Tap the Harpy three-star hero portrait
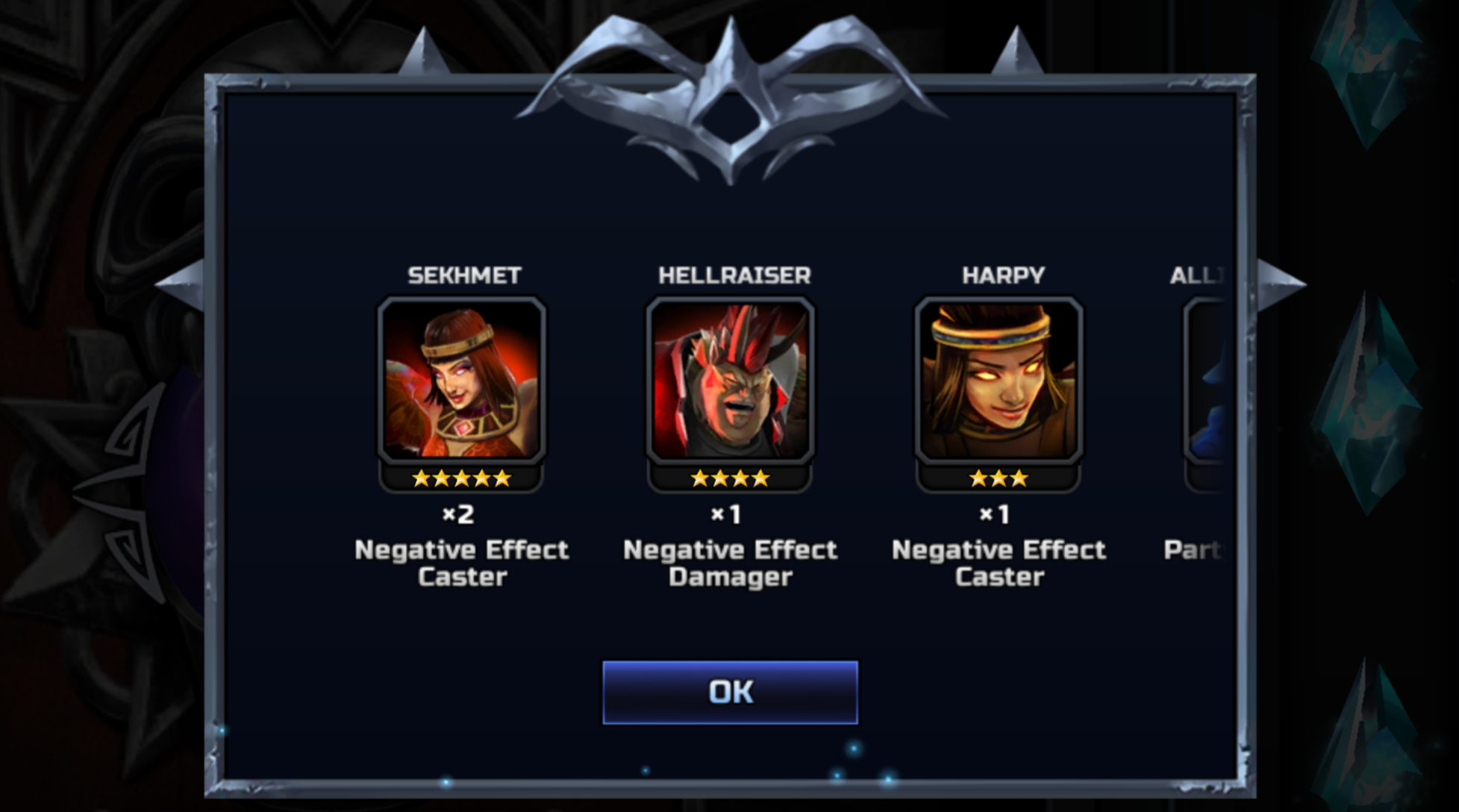Viewport: 1459px width, 812px height. click(x=999, y=381)
